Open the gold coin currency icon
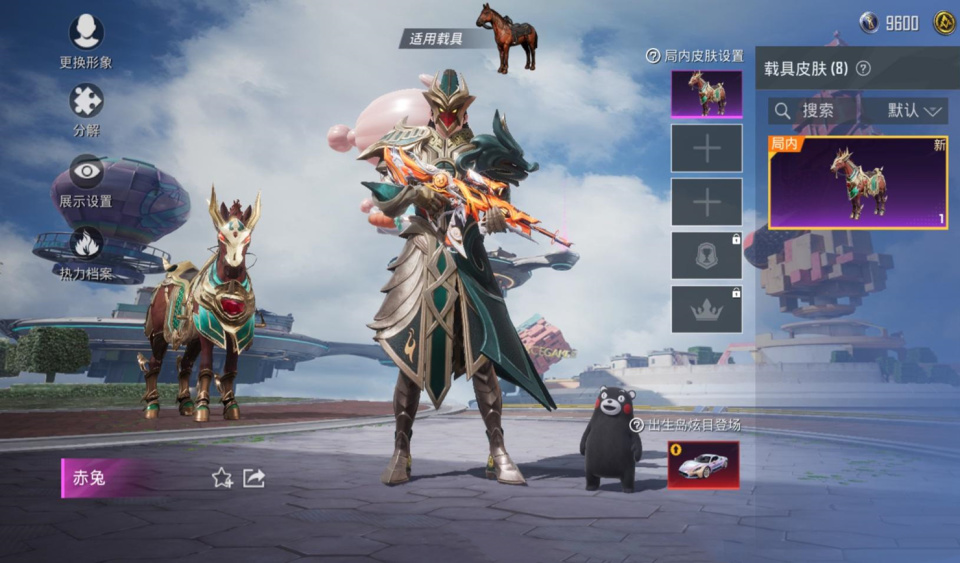Image resolution: width=960 pixels, height=563 pixels. point(944,22)
